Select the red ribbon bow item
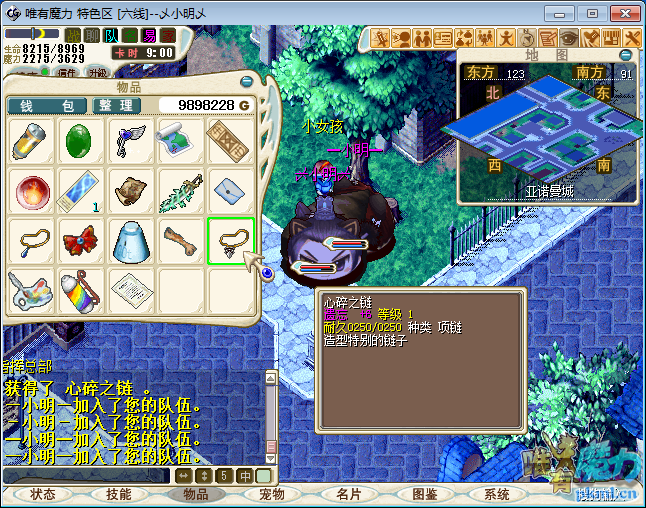 [81, 241]
